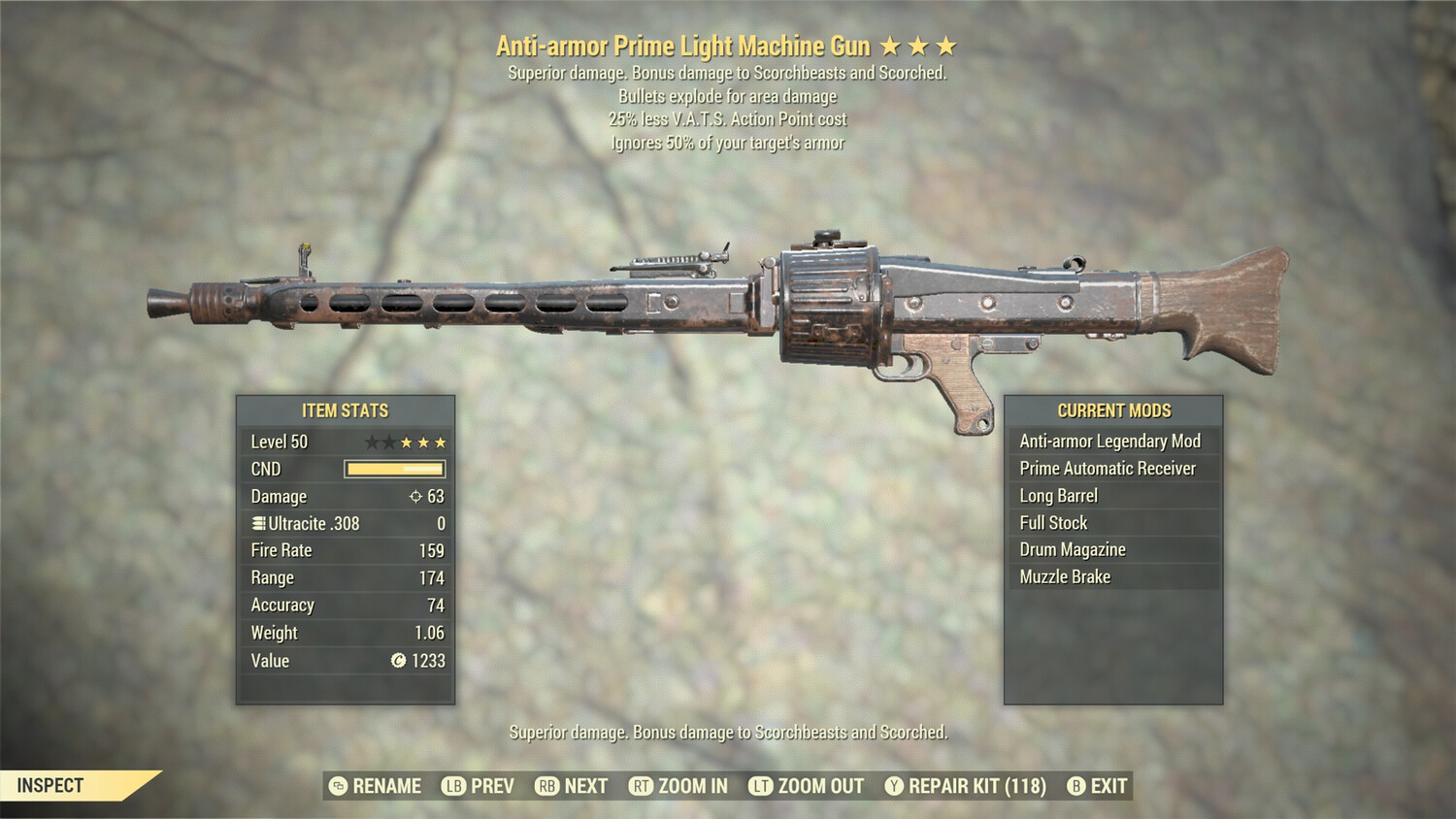Click the RENAME button
Viewport: 1456px width, 819px height.
[x=386, y=786]
